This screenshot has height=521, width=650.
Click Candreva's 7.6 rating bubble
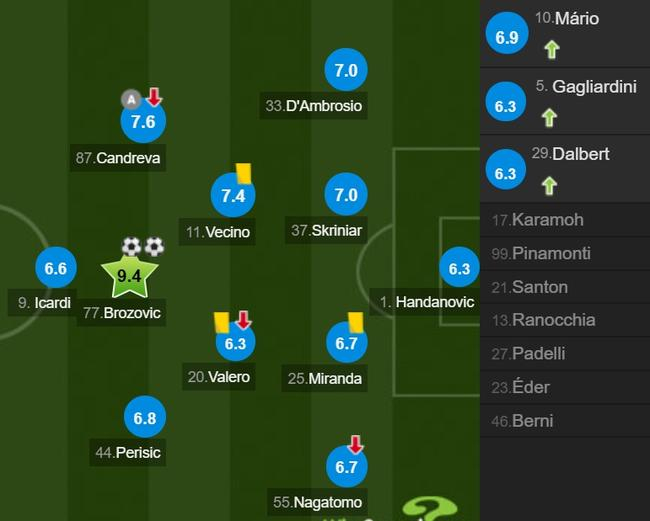coord(144,122)
